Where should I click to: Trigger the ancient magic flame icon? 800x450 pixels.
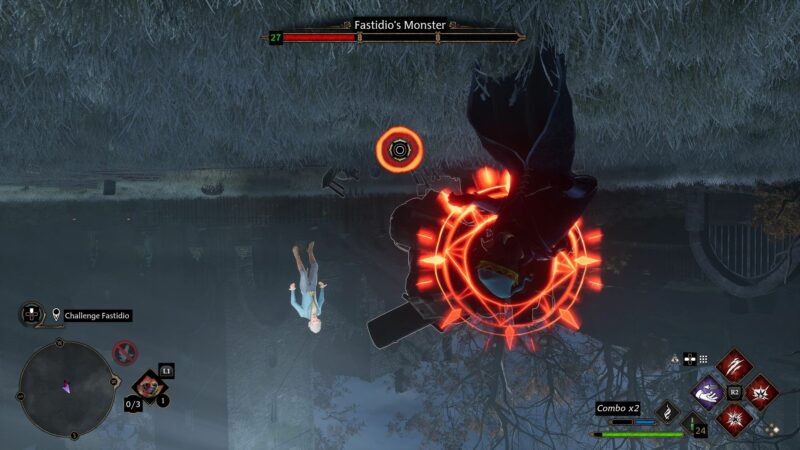[667, 411]
